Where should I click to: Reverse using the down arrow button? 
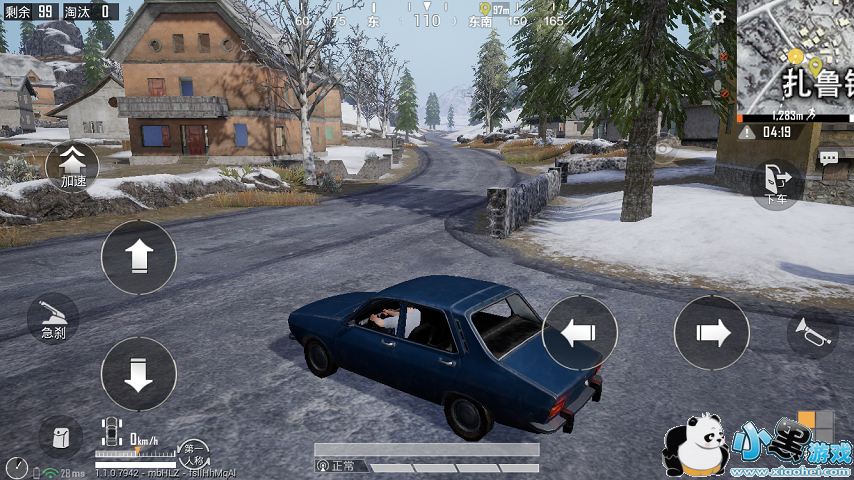(x=138, y=373)
